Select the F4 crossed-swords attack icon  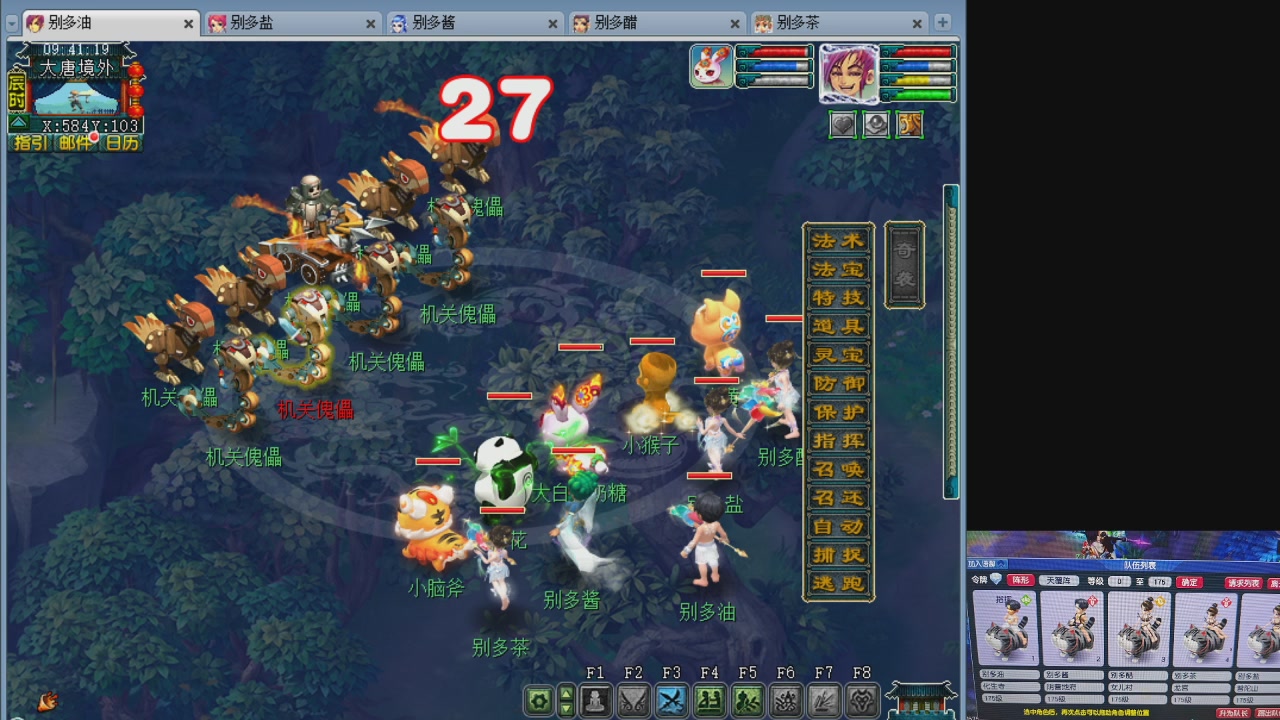click(x=672, y=701)
